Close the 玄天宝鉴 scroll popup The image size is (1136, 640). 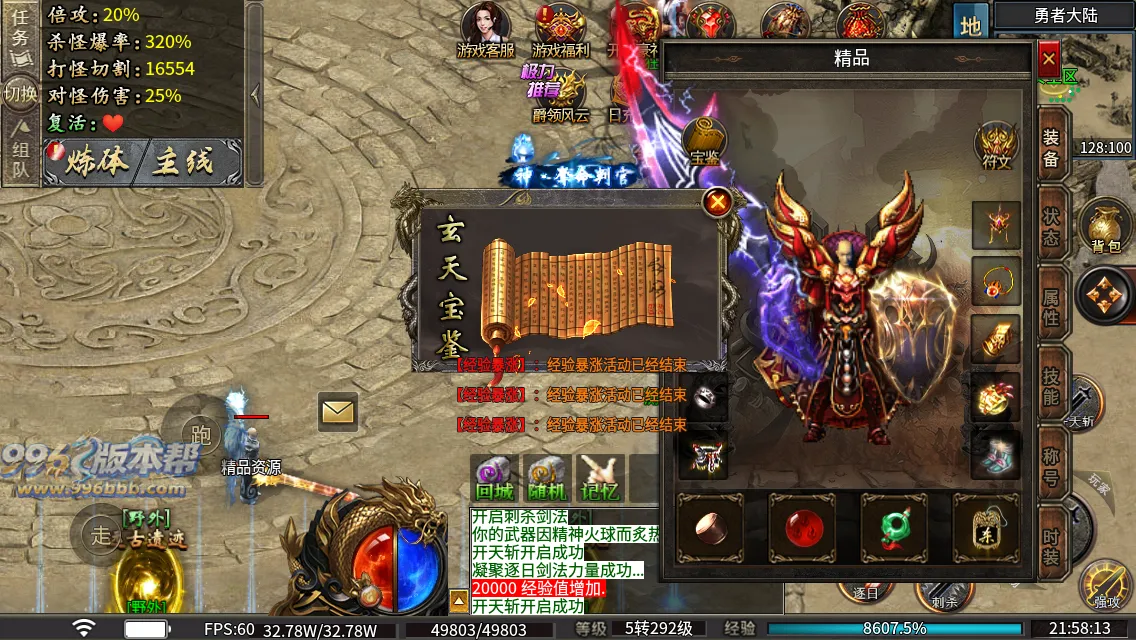click(717, 203)
